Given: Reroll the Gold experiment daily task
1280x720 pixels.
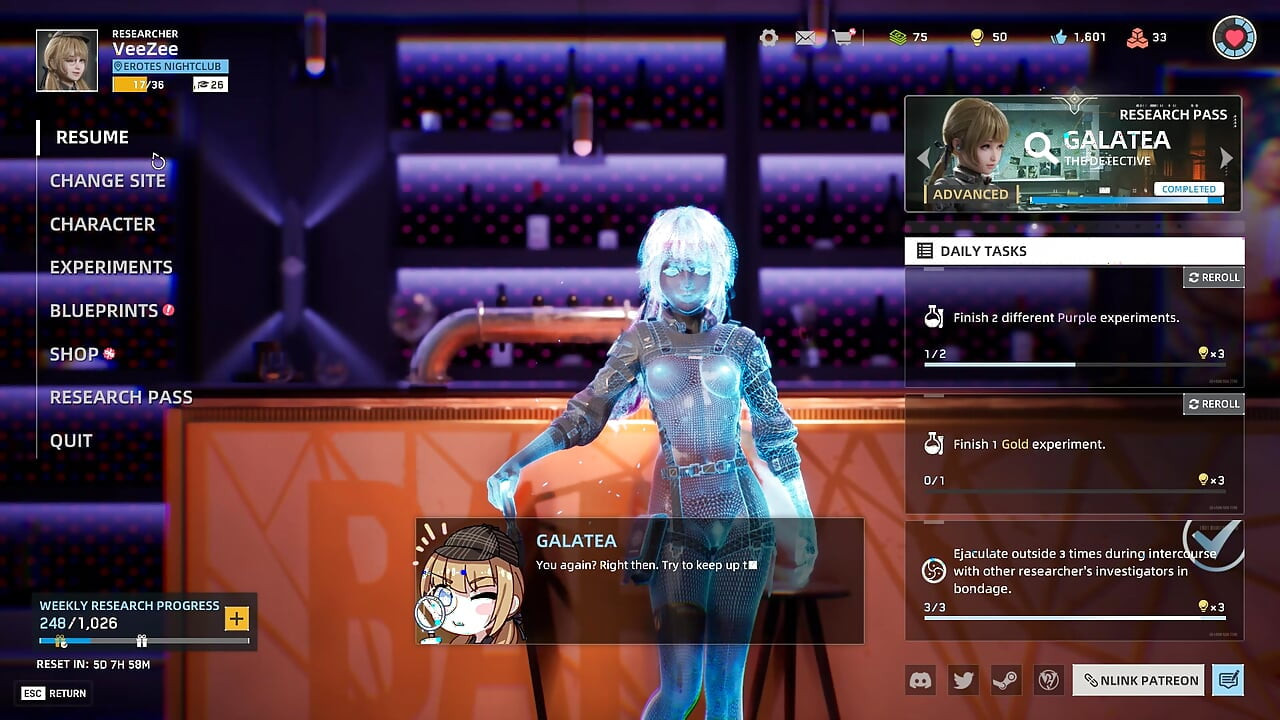Looking at the screenshot, I should pyautogui.click(x=1213, y=404).
